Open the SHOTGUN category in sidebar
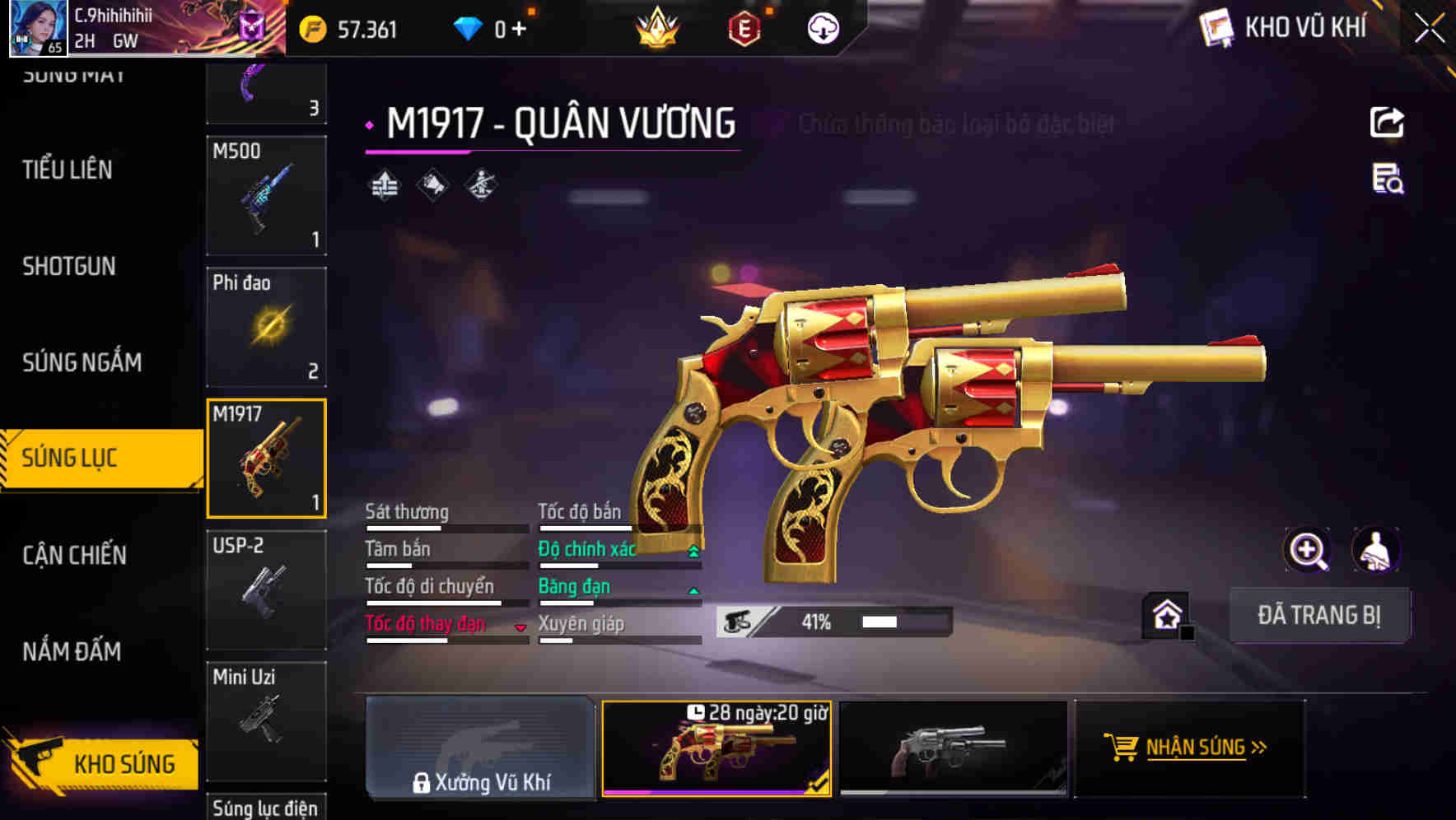The width and height of the screenshot is (1456, 820). pos(70,267)
